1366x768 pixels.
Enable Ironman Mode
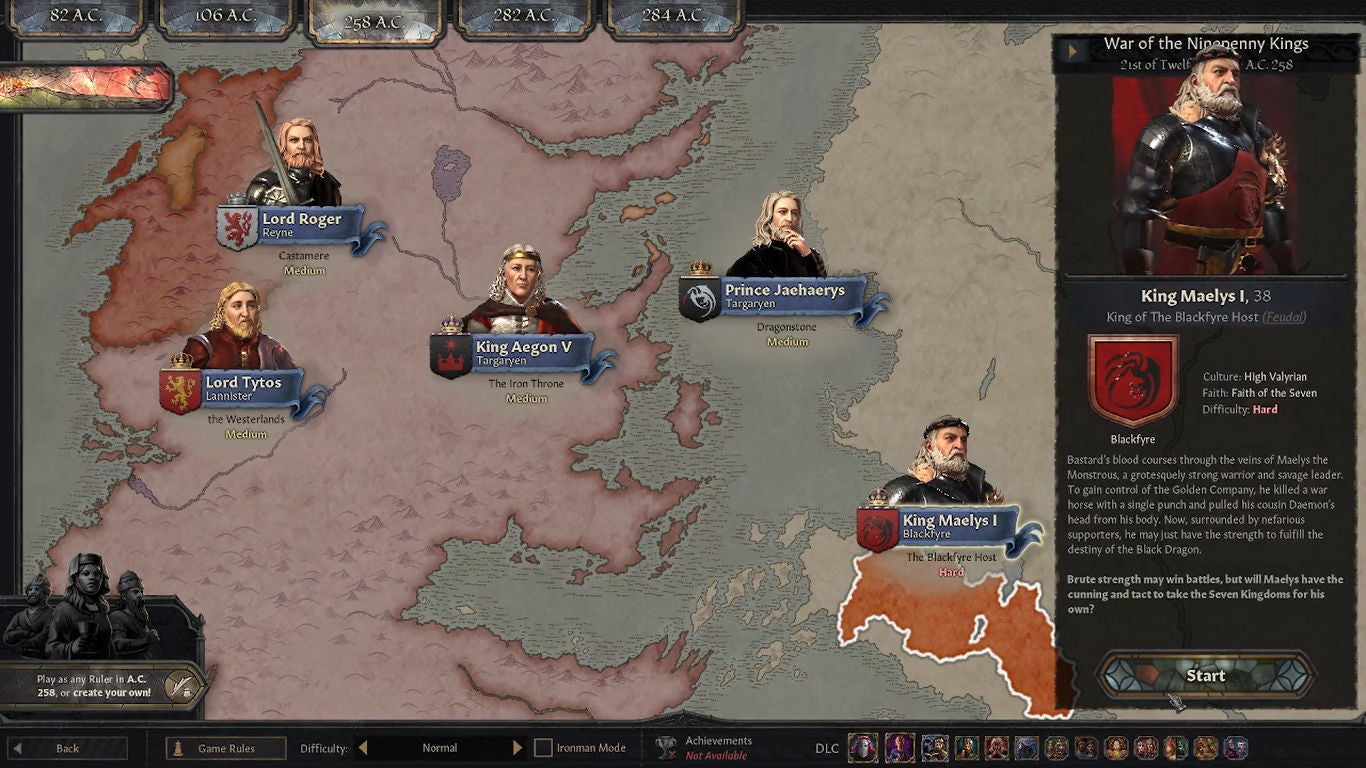(543, 747)
